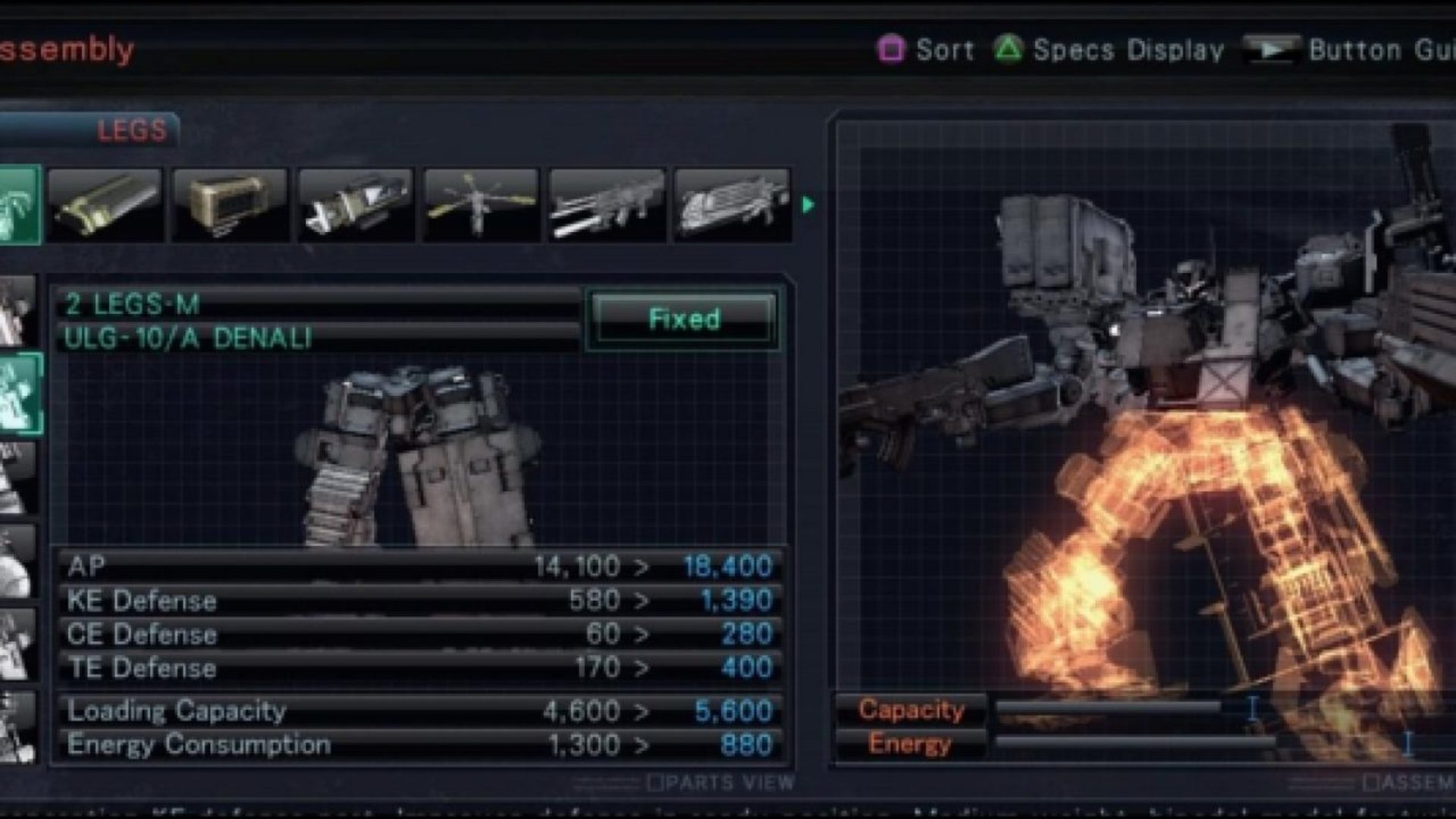Show more parts with the green arrow
This screenshot has width=1456, height=819.
[x=808, y=205]
